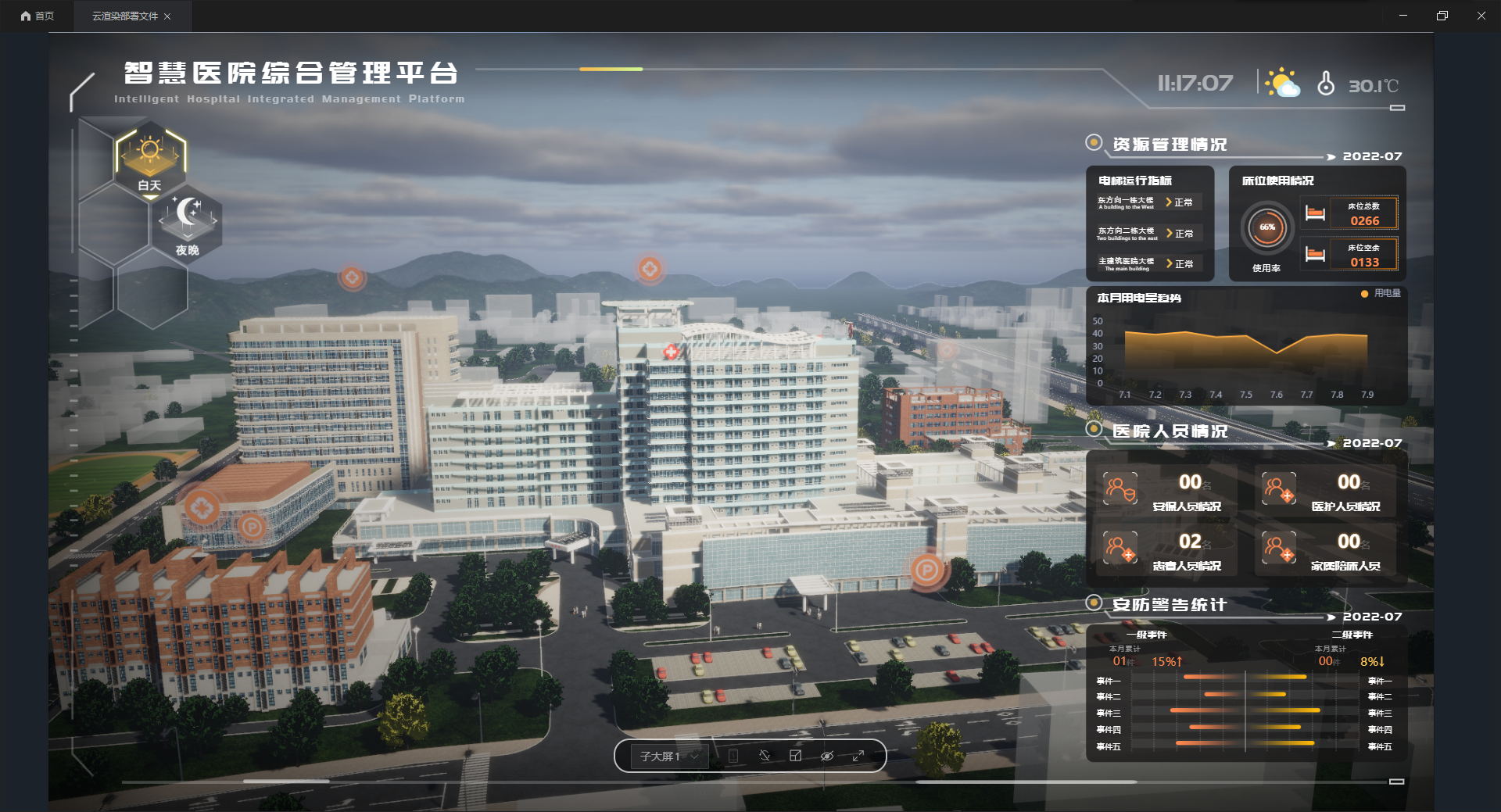Go to the 首页 home tab
Viewport: 1501px width, 812px height.
tap(38, 16)
